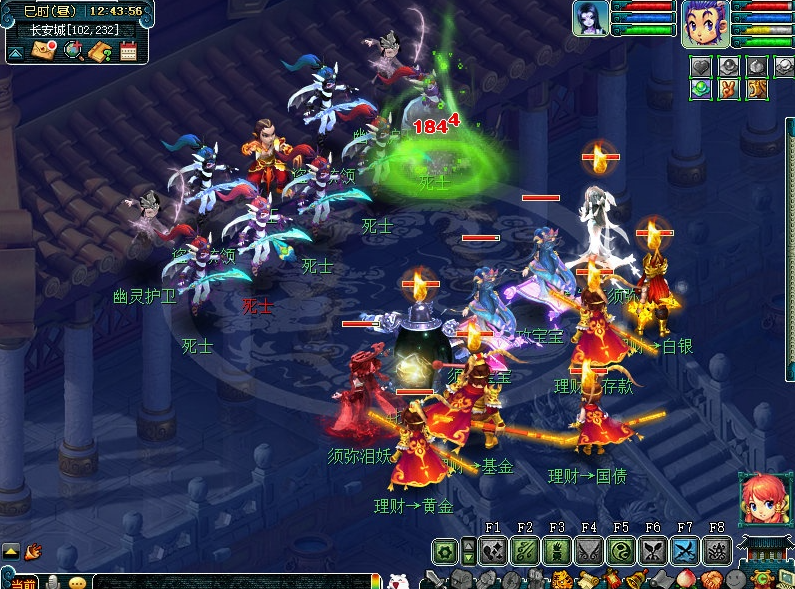Open the mail envelope with red notification
This screenshot has height=589, width=795.
(x=43, y=51)
